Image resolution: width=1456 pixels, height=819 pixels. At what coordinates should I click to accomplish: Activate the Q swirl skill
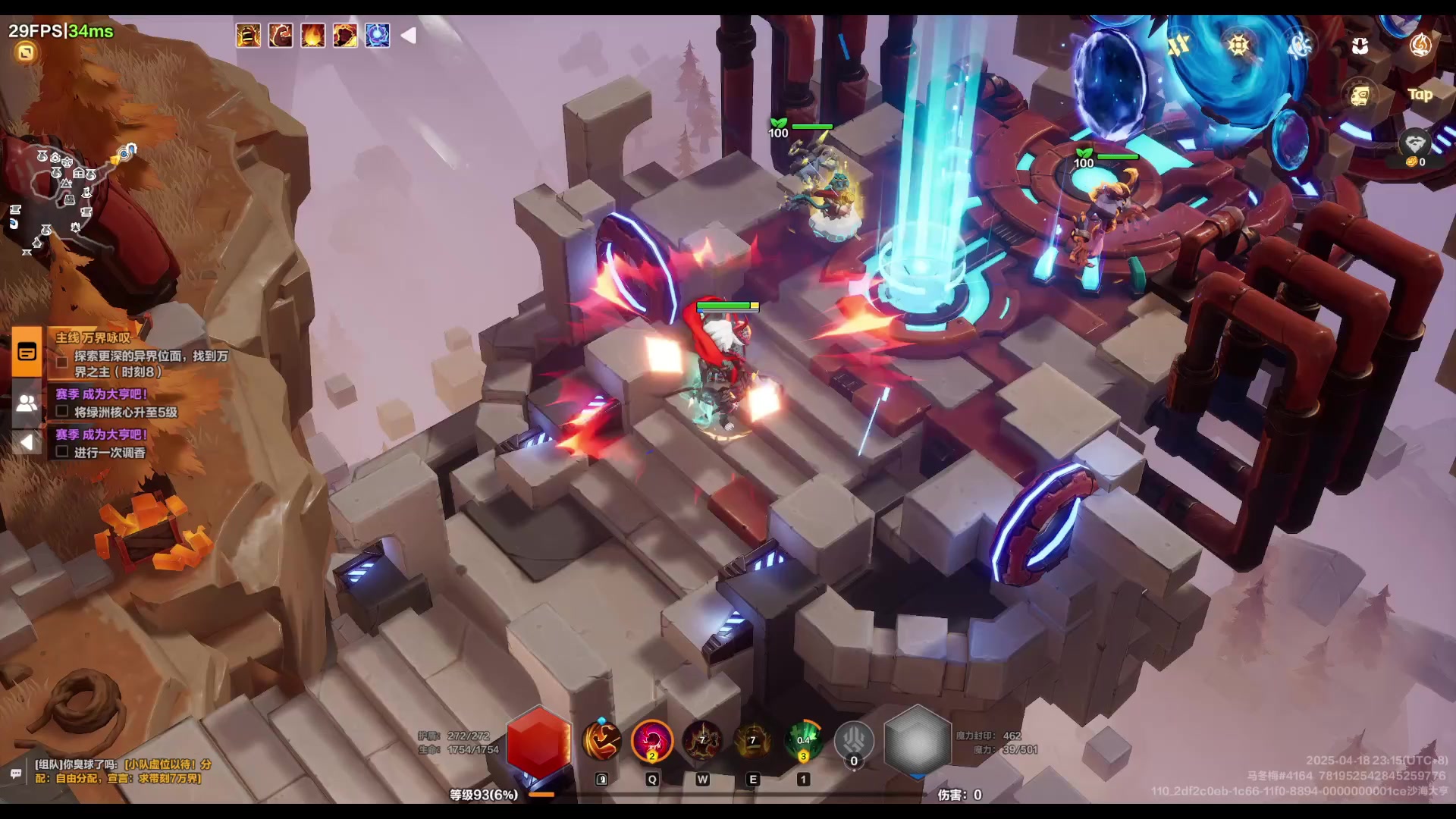(652, 741)
